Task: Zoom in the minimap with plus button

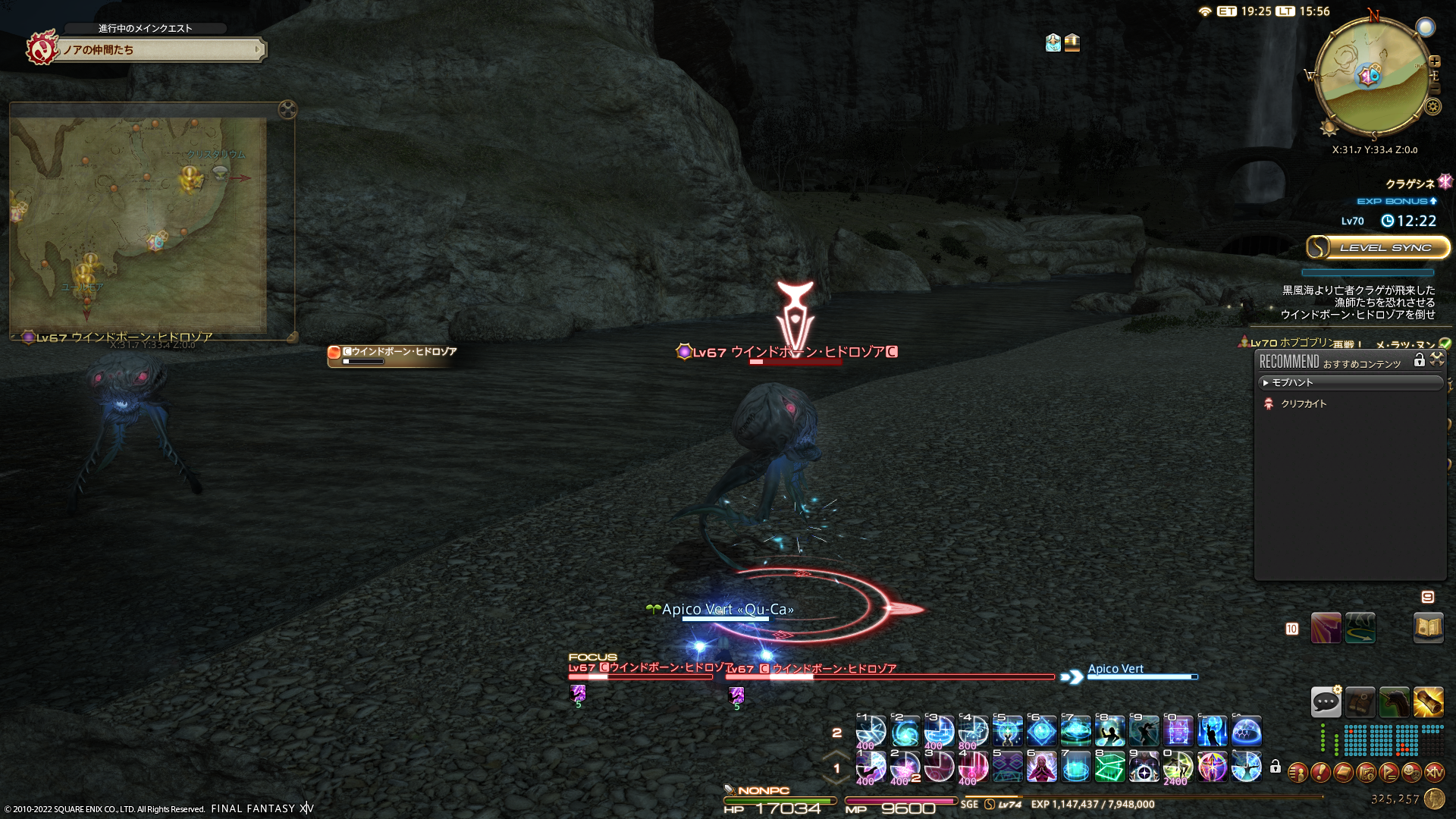Action: point(1435,61)
